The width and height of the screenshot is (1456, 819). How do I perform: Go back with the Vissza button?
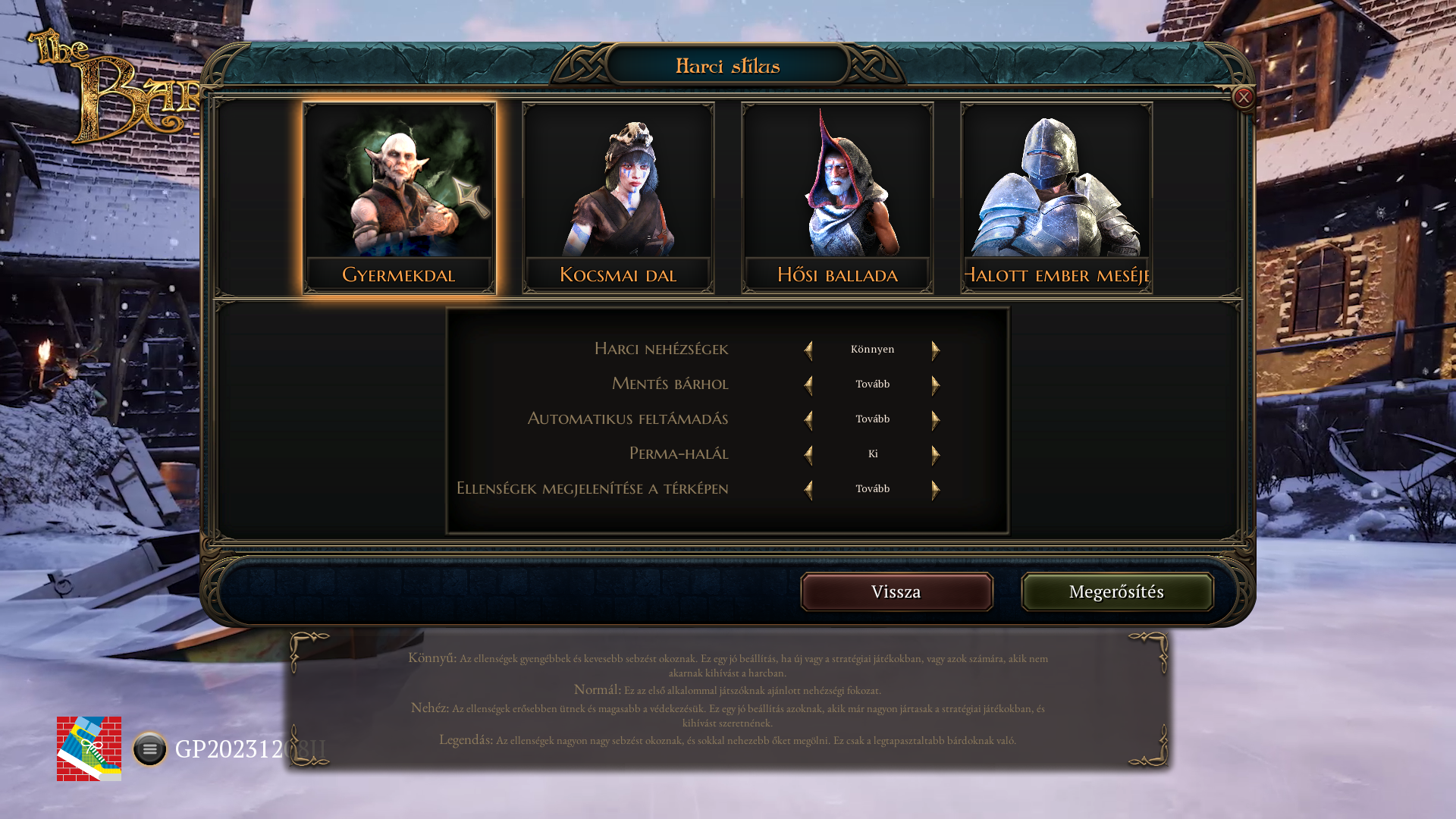click(x=896, y=591)
